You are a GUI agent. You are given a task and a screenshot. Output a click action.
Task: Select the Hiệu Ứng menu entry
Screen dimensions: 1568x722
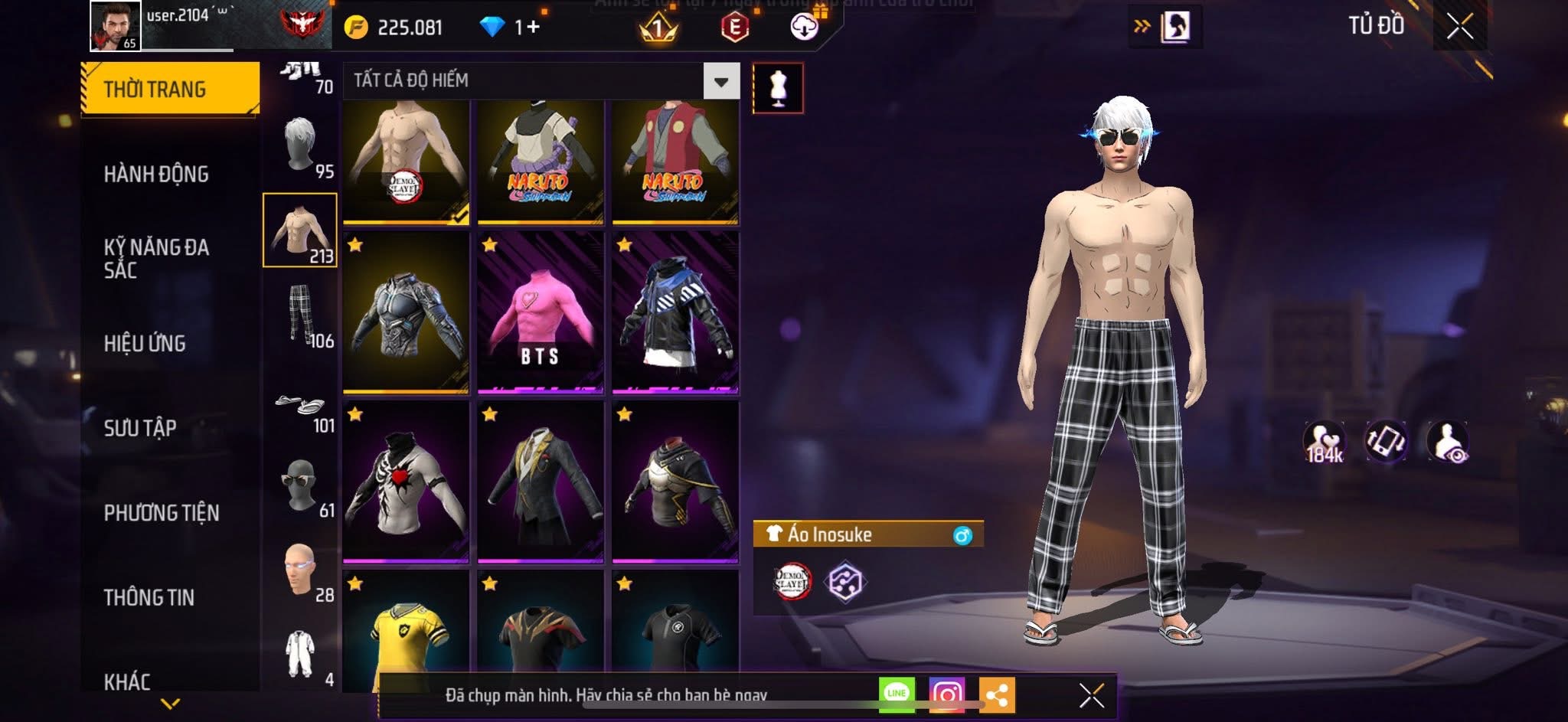[x=145, y=343]
